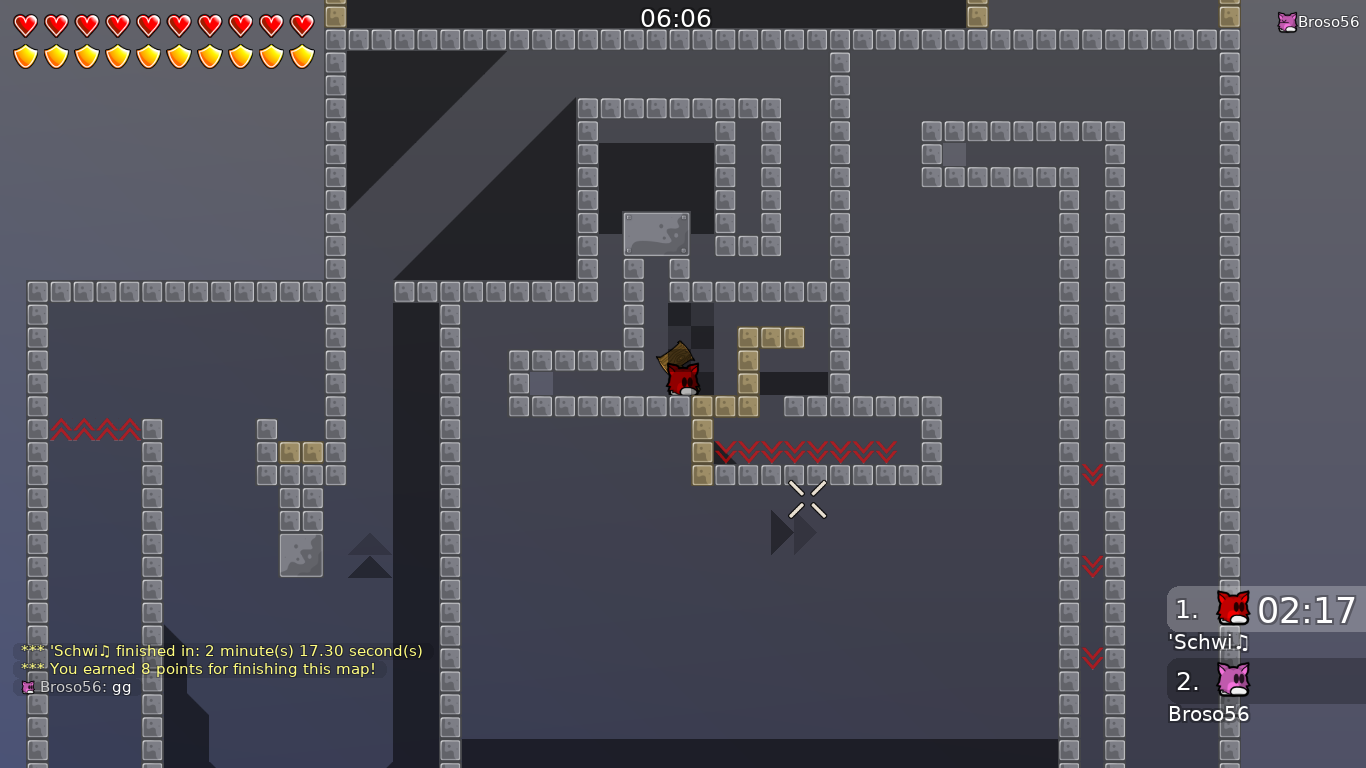
Task: Click the crossed-arrows marker in the arena
Action: pos(806,500)
